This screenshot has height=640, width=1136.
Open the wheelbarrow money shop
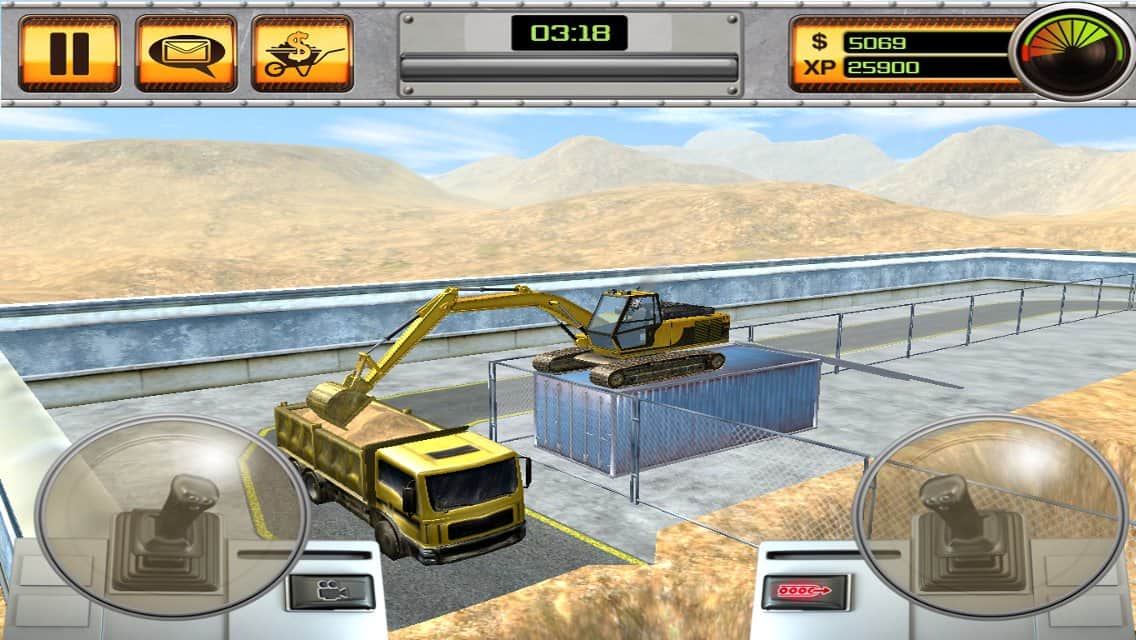[302, 53]
